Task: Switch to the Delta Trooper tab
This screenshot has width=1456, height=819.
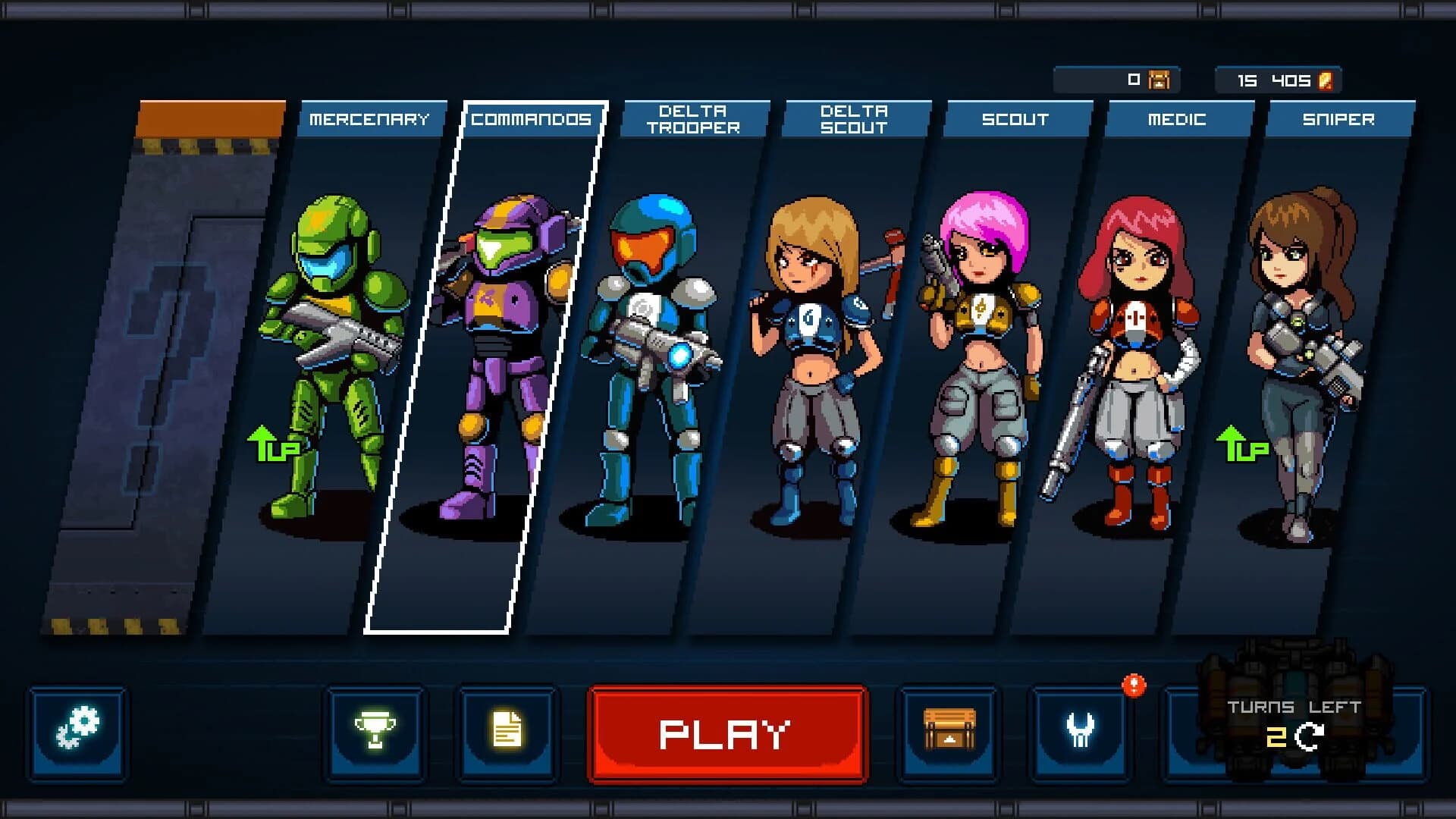Action: [x=694, y=119]
